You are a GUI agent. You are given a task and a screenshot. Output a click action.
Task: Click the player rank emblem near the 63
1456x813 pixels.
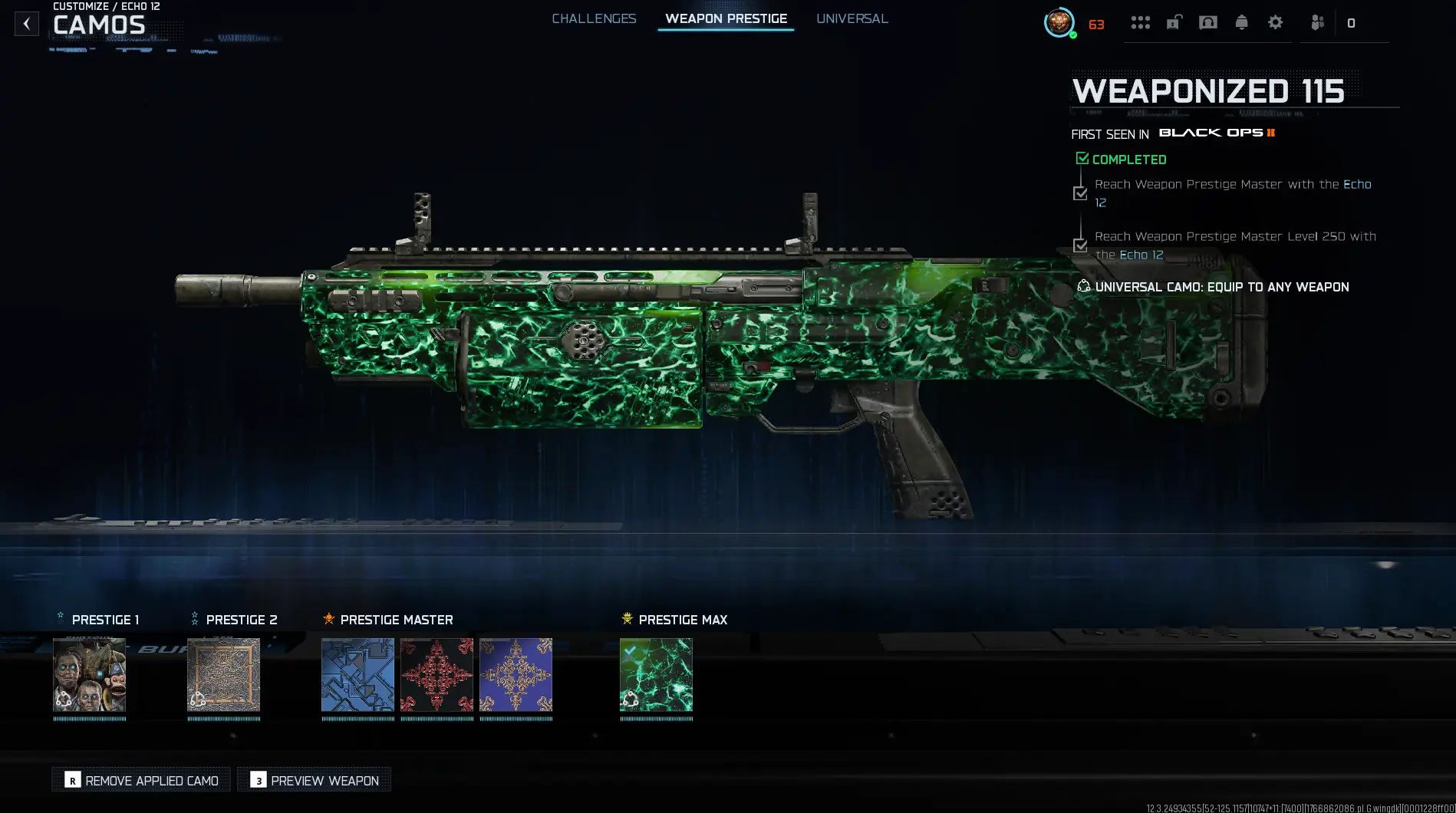pyautogui.click(x=1059, y=23)
